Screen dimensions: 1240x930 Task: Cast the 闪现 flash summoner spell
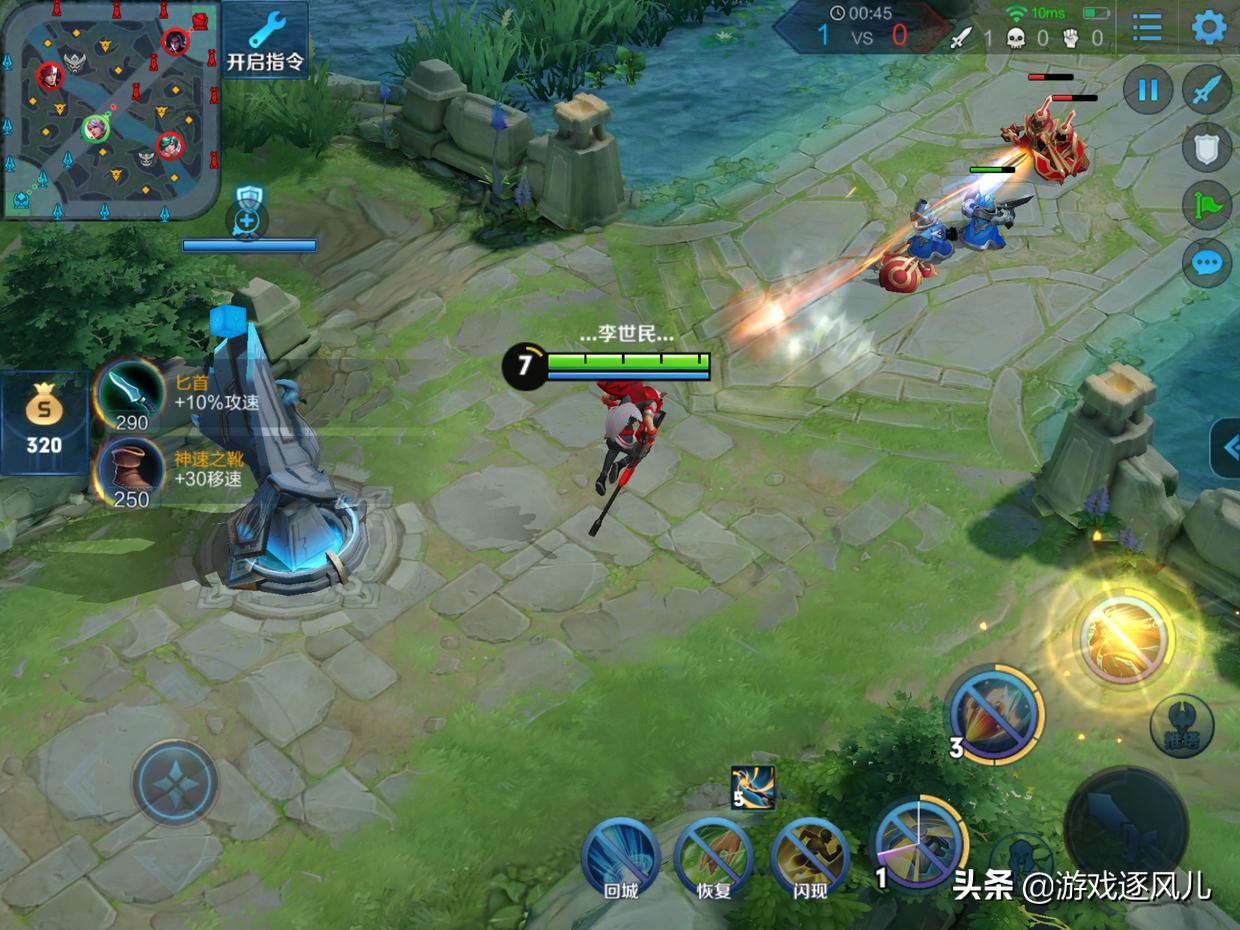click(x=810, y=858)
